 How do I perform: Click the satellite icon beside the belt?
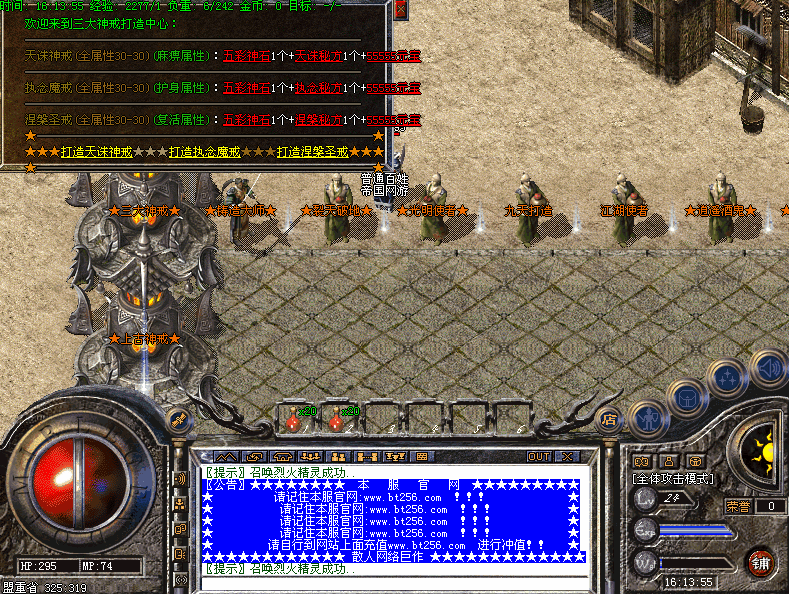179,421
